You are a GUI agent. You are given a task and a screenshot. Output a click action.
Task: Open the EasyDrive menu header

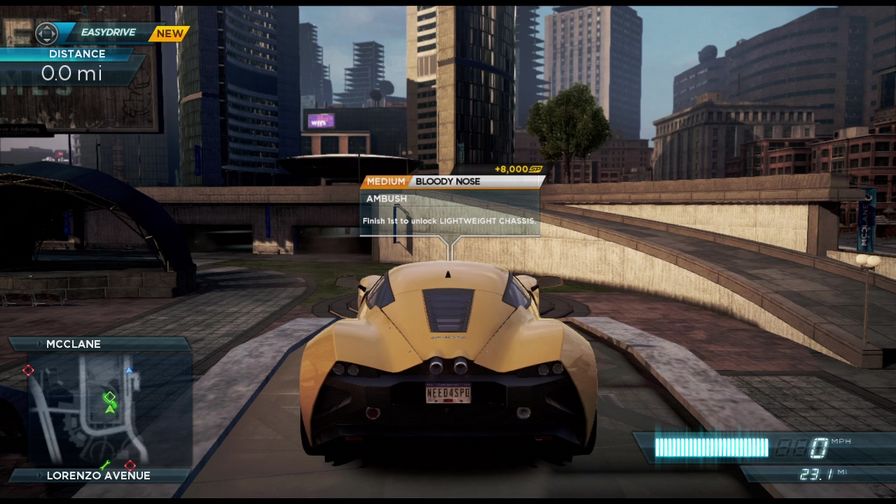(108, 33)
